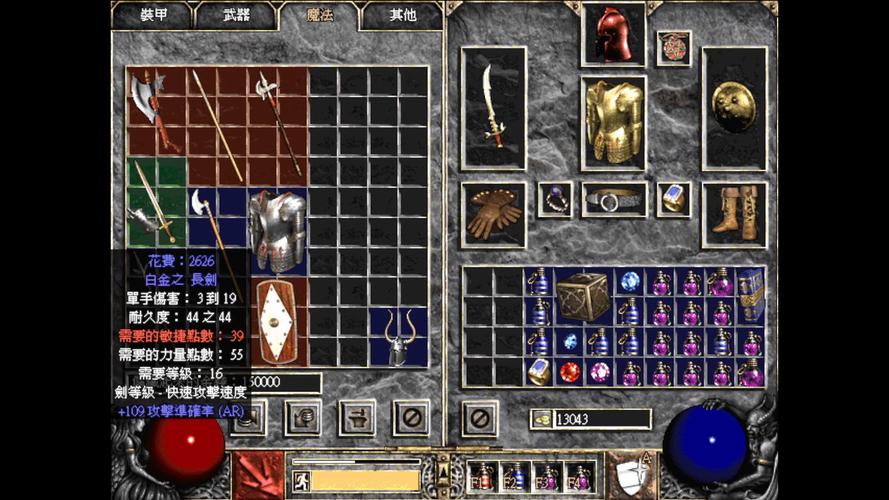Screen dimensions: 889x500
Task: Close the inventory panel
Action: (x=478, y=417)
